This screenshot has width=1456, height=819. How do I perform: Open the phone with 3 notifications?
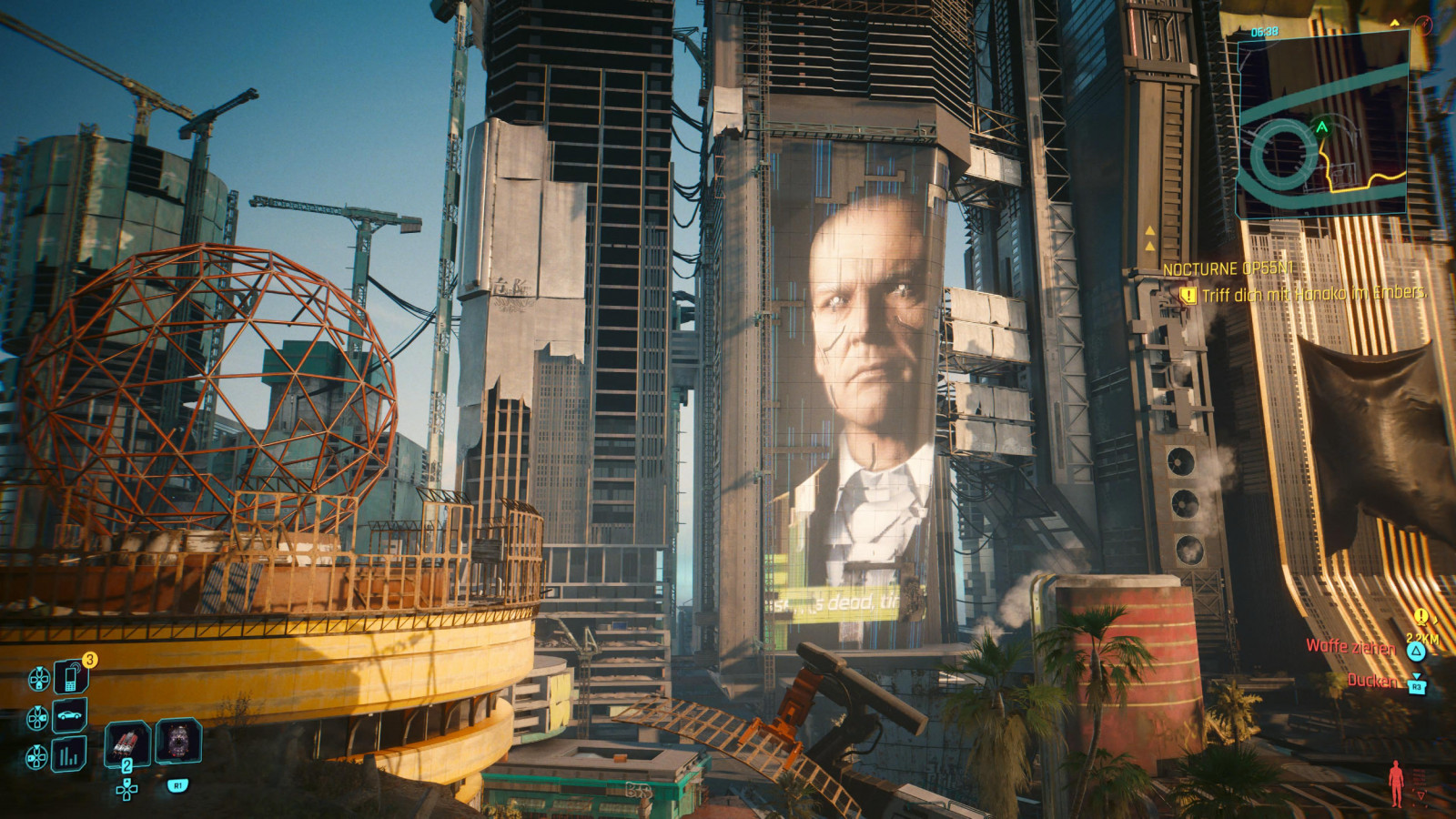70,677
